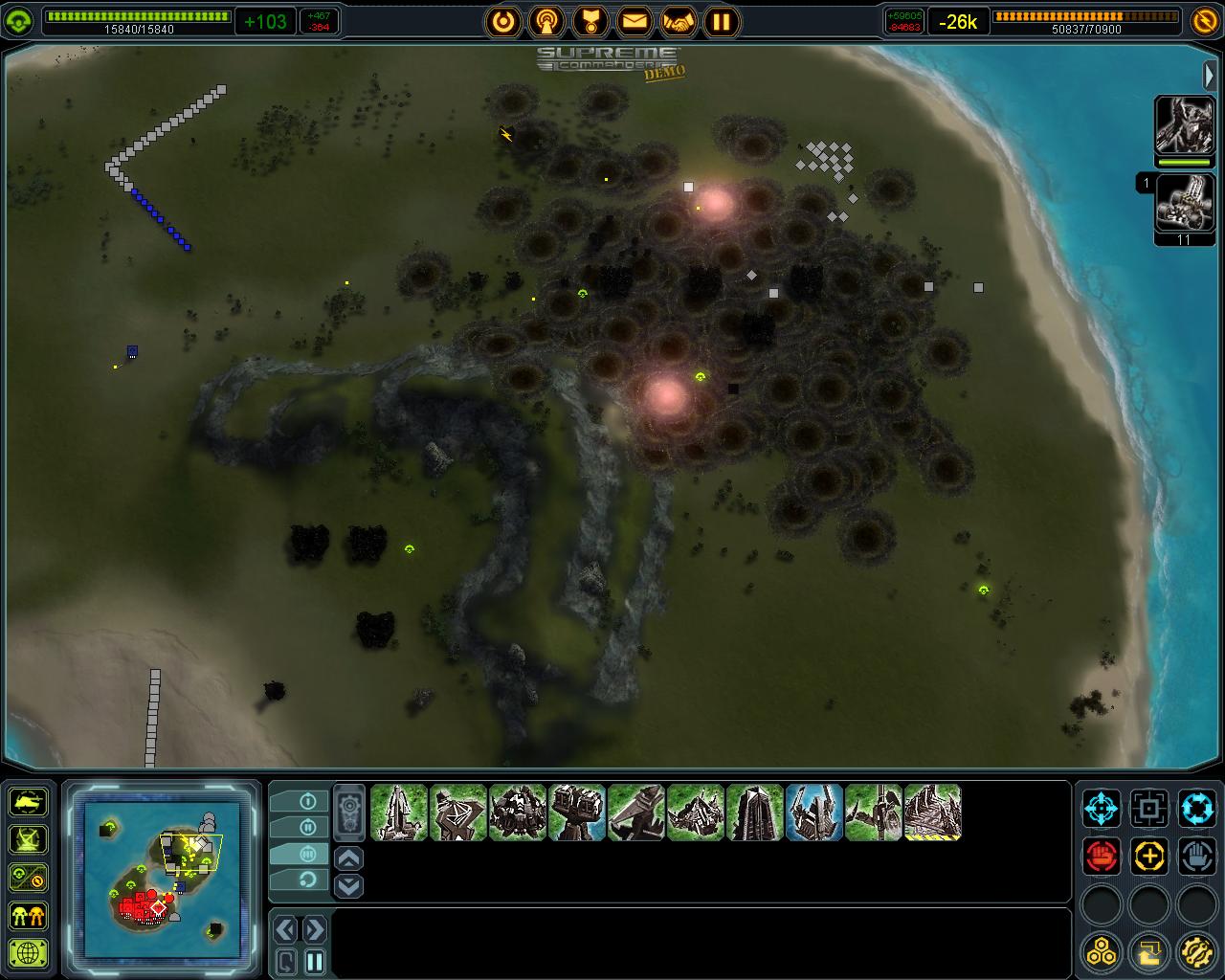Select the engineer group numbered 11

(1184, 204)
